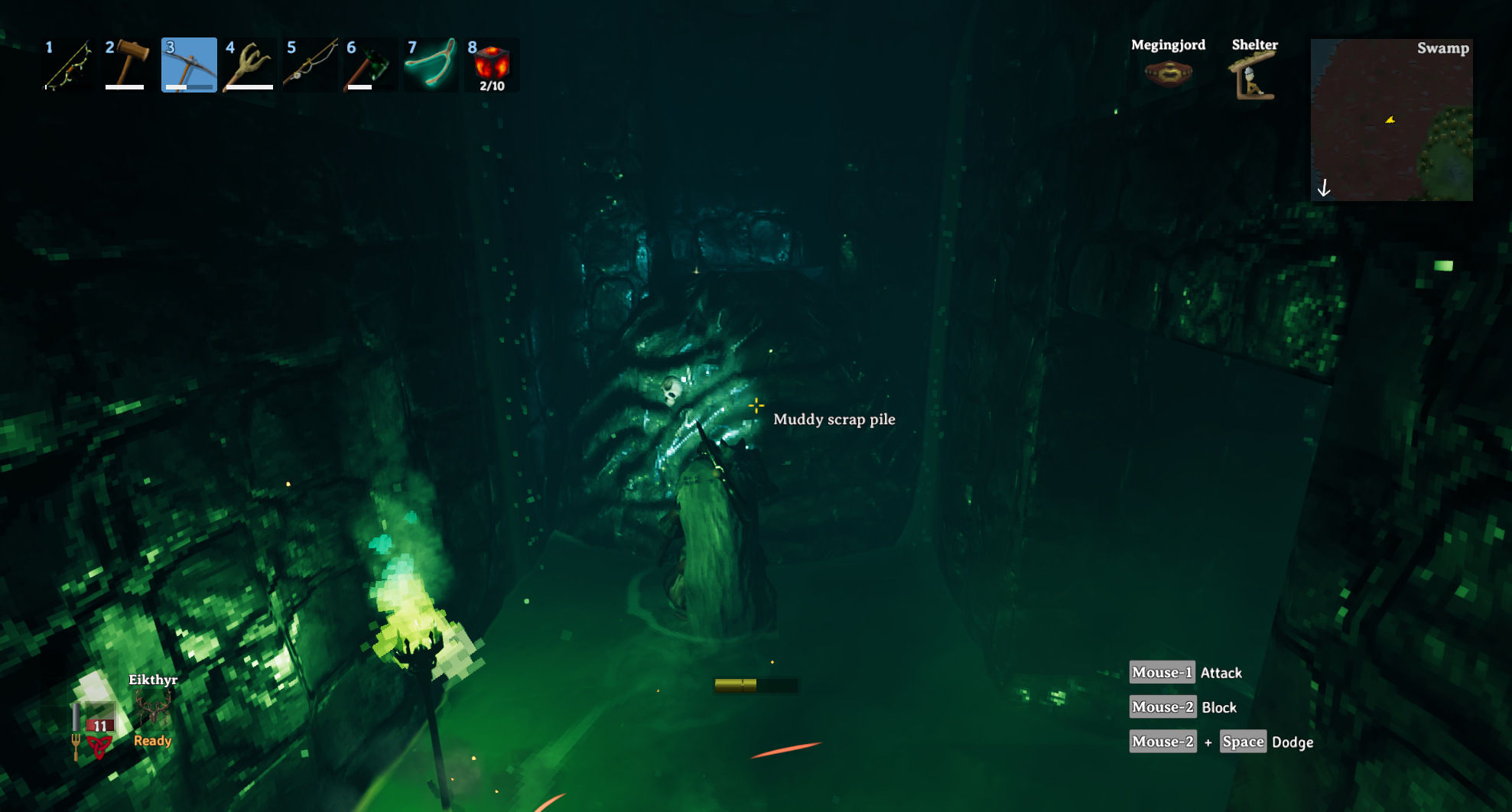Viewport: 1512px width, 812px height.
Task: Select the bow in hotbar slot 1
Action: tap(67, 66)
